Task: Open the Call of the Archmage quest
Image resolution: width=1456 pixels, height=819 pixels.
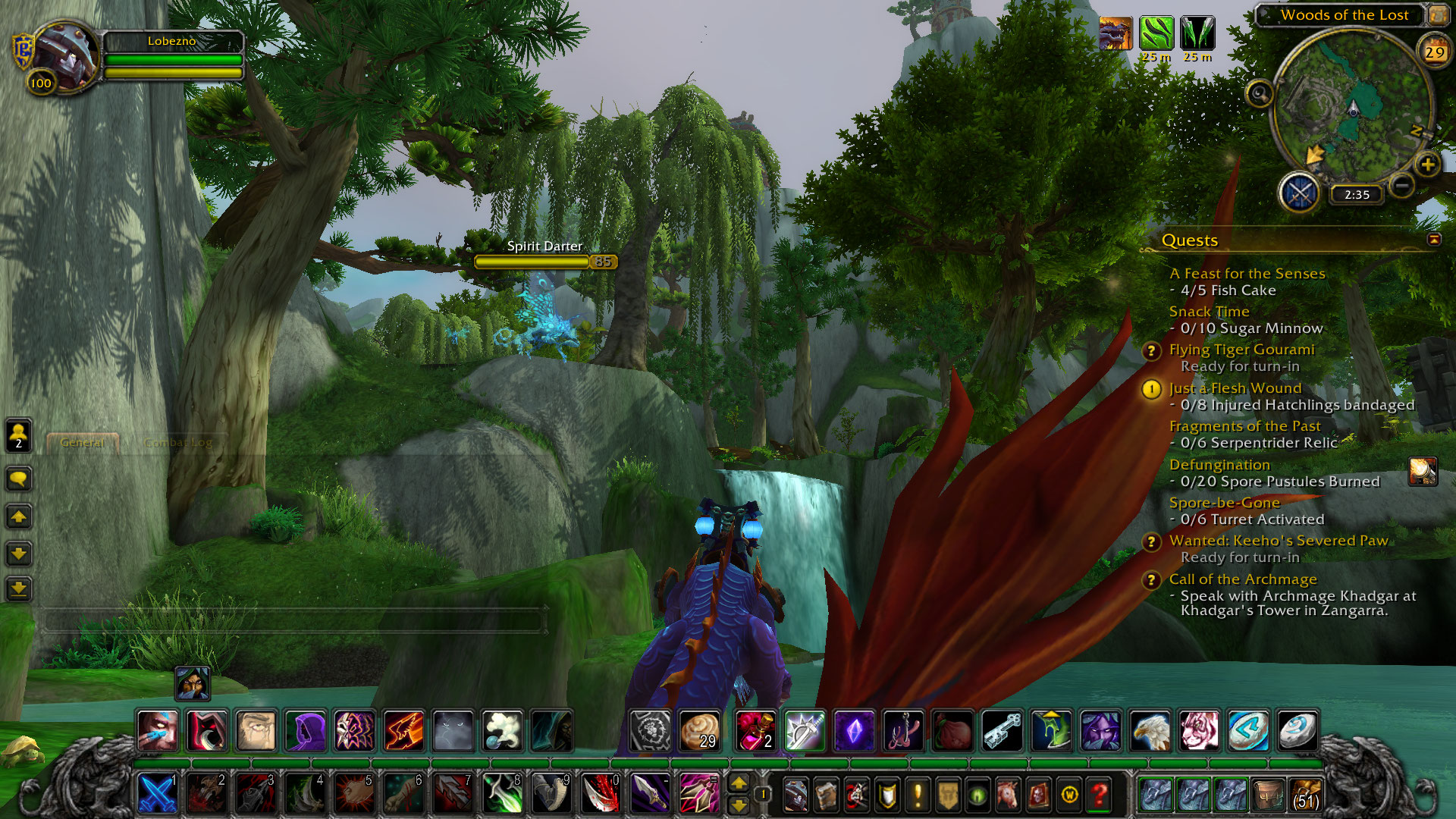Action: [x=1243, y=579]
